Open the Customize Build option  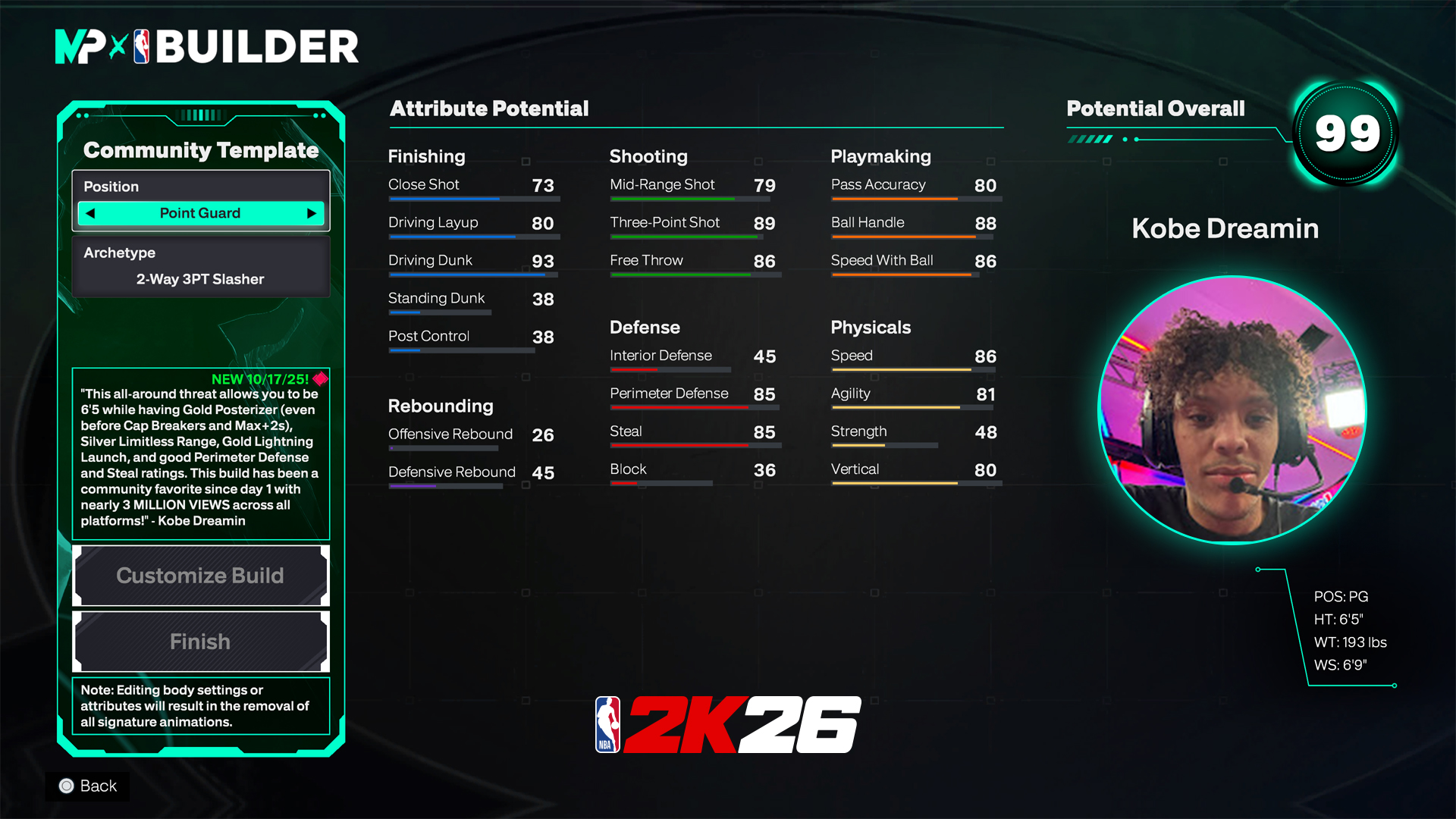[200, 576]
